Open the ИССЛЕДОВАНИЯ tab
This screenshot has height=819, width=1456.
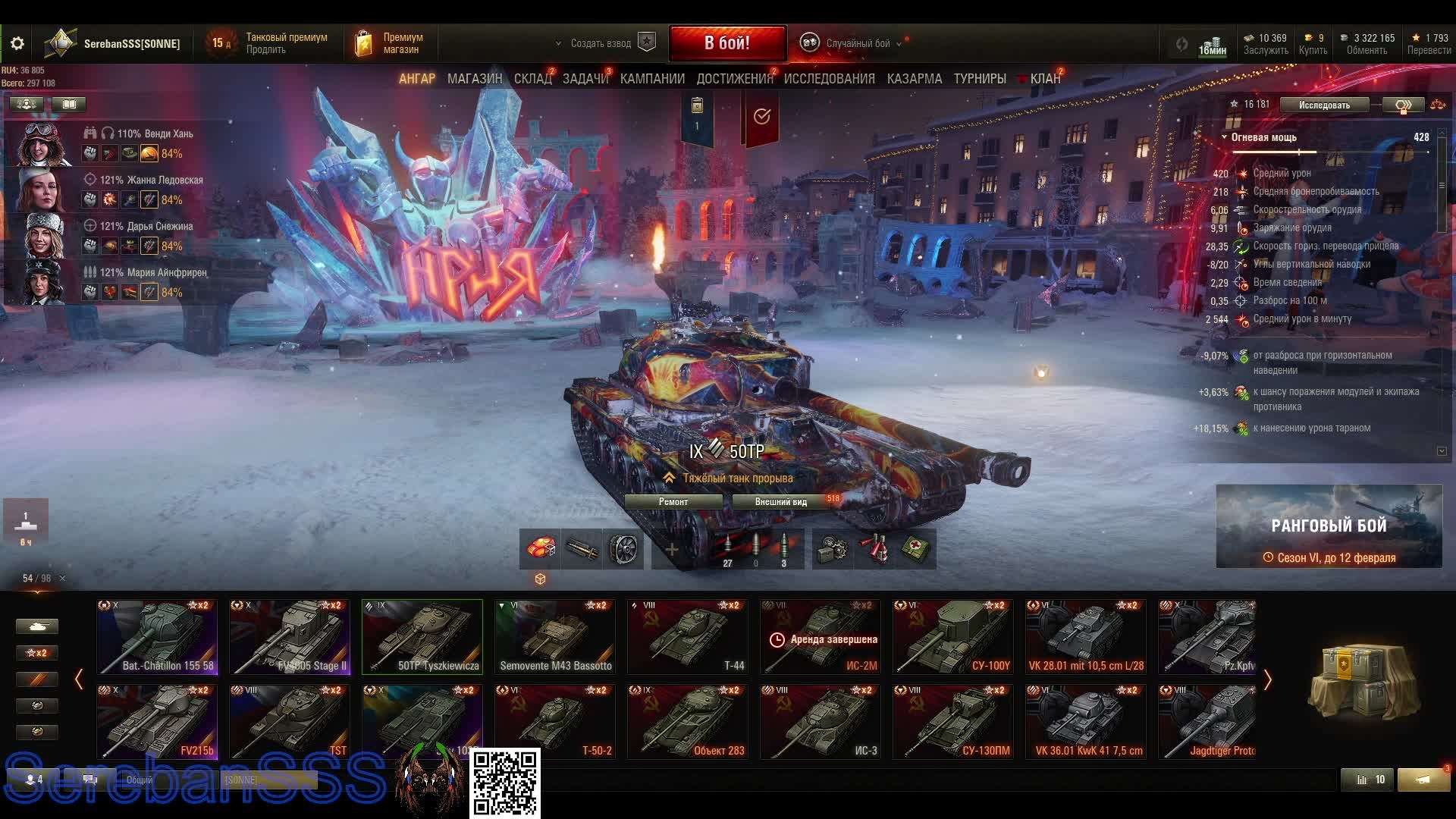tap(829, 79)
